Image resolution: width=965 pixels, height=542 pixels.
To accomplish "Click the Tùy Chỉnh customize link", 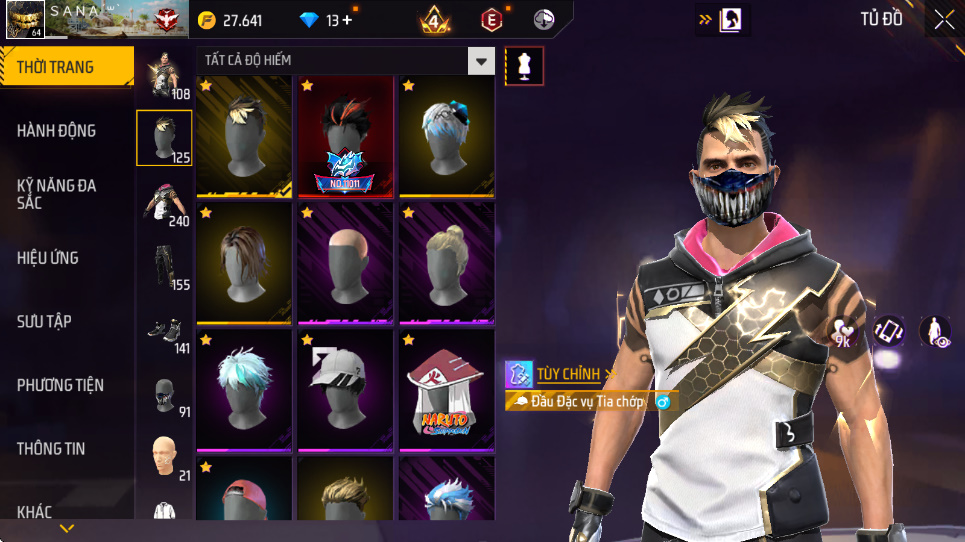I will click(569, 374).
